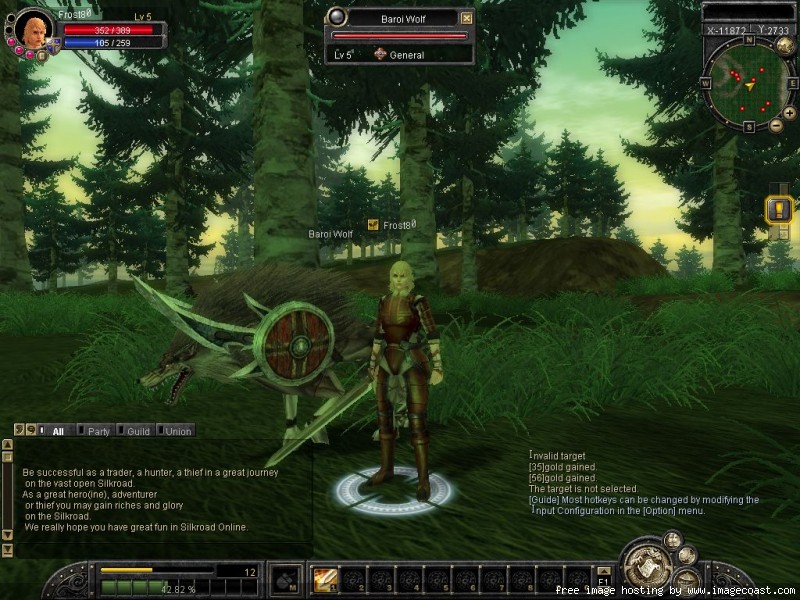Switch to the All chat tab
The width and height of the screenshot is (800, 600).
(x=57, y=431)
